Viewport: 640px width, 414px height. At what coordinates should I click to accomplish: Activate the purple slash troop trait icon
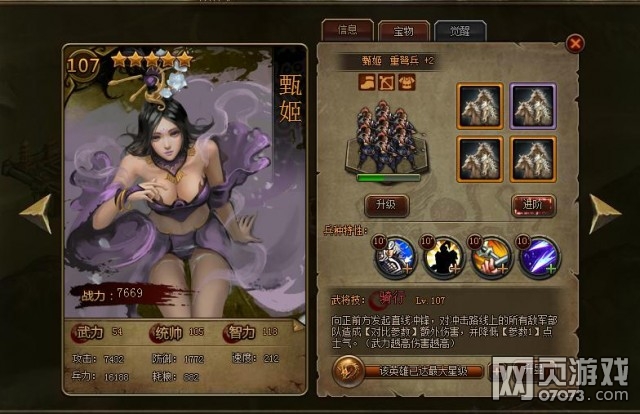tap(538, 257)
